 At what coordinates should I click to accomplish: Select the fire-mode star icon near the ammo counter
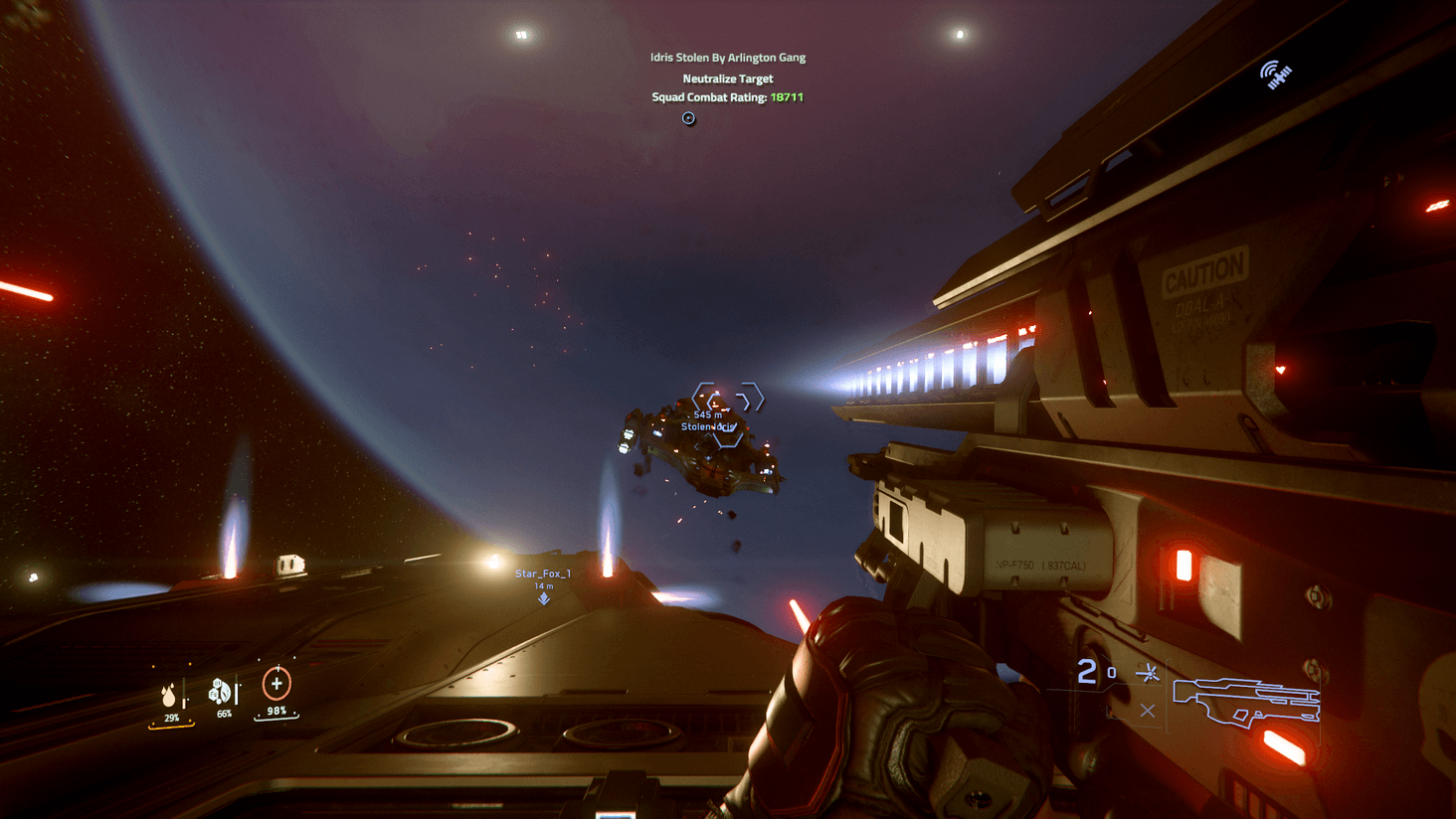[x=1148, y=673]
